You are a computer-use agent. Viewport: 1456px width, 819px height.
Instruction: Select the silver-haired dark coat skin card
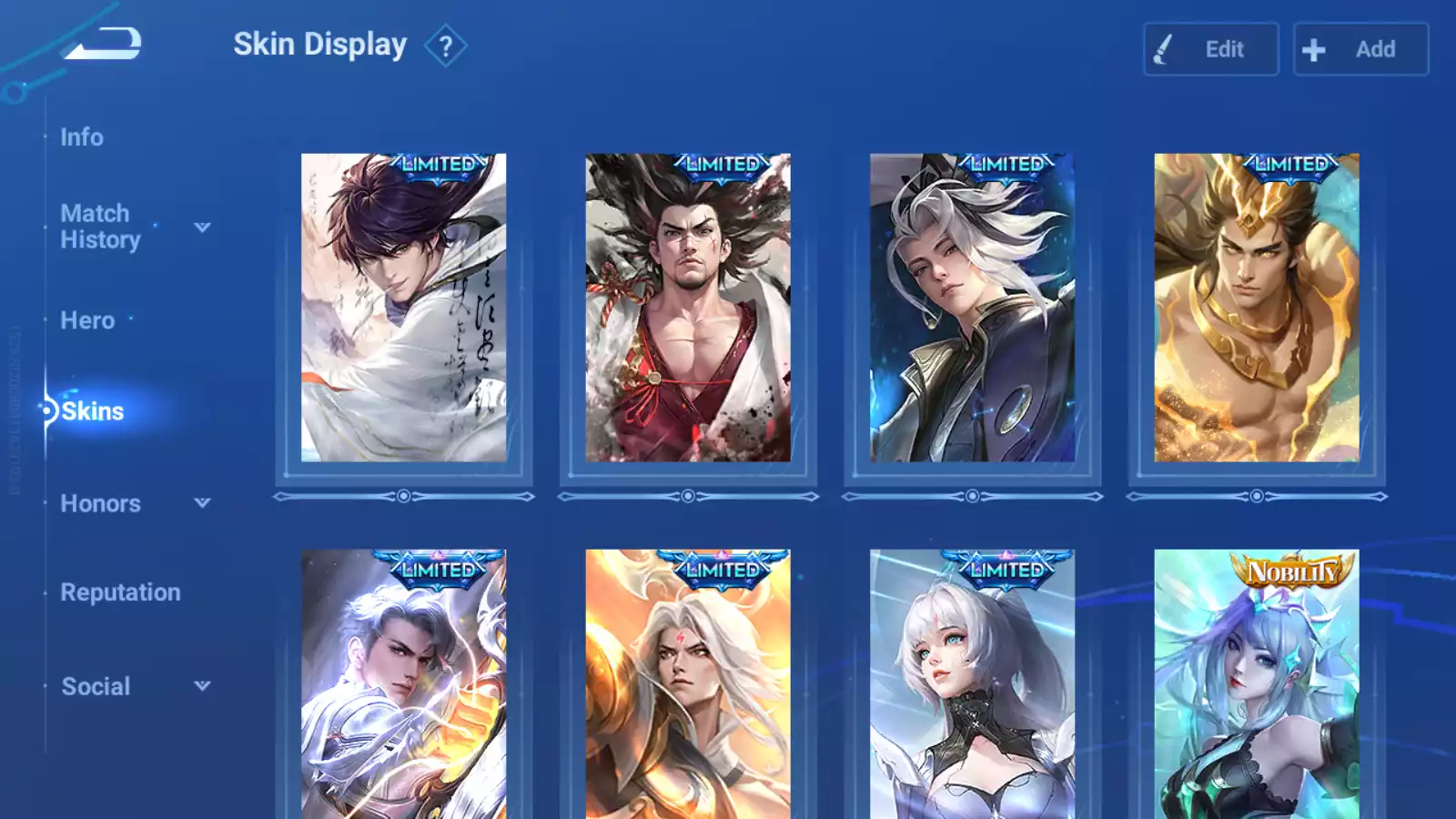(x=972, y=308)
